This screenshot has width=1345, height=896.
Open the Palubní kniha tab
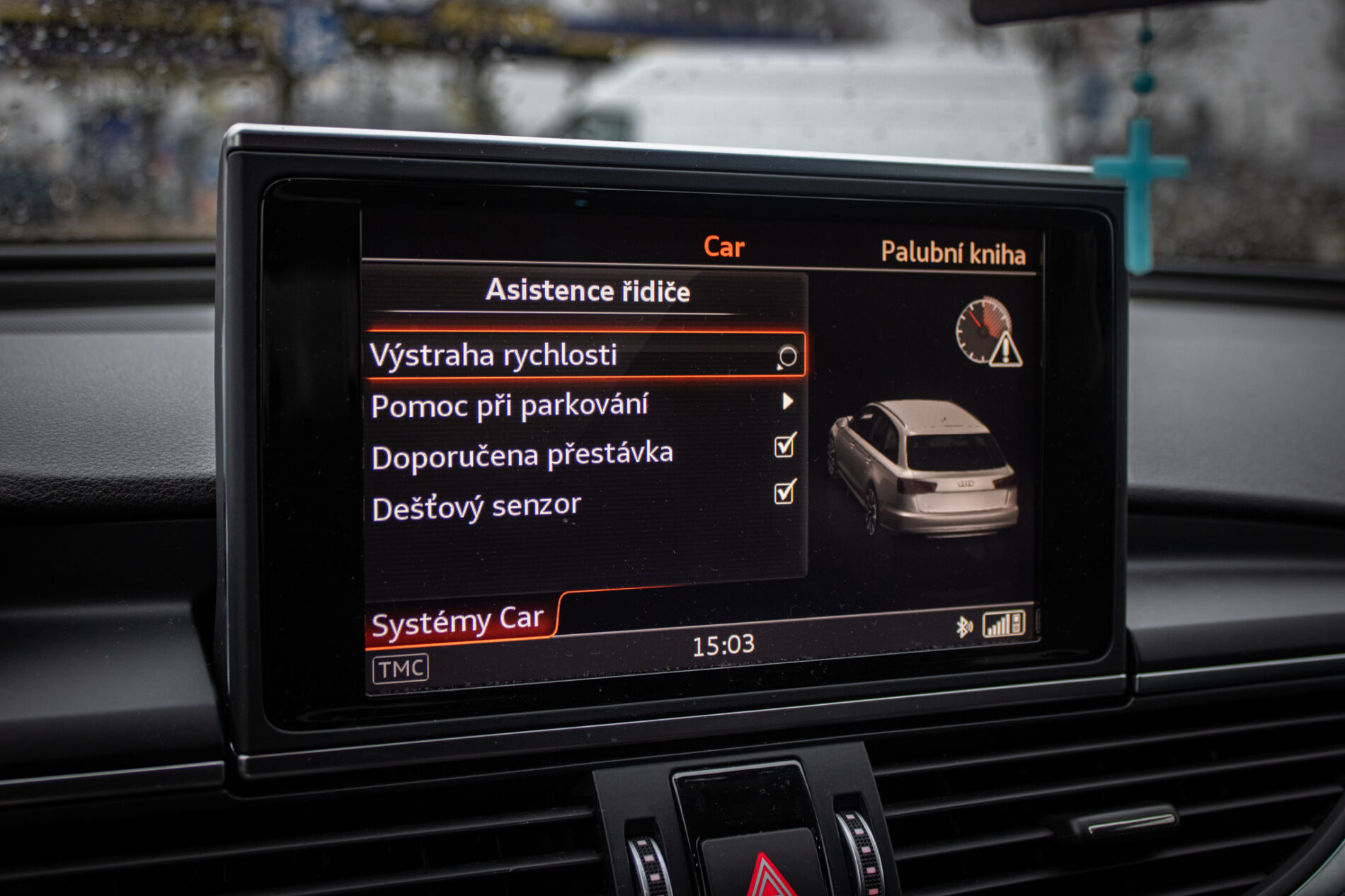pyautogui.click(x=953, y=253)
